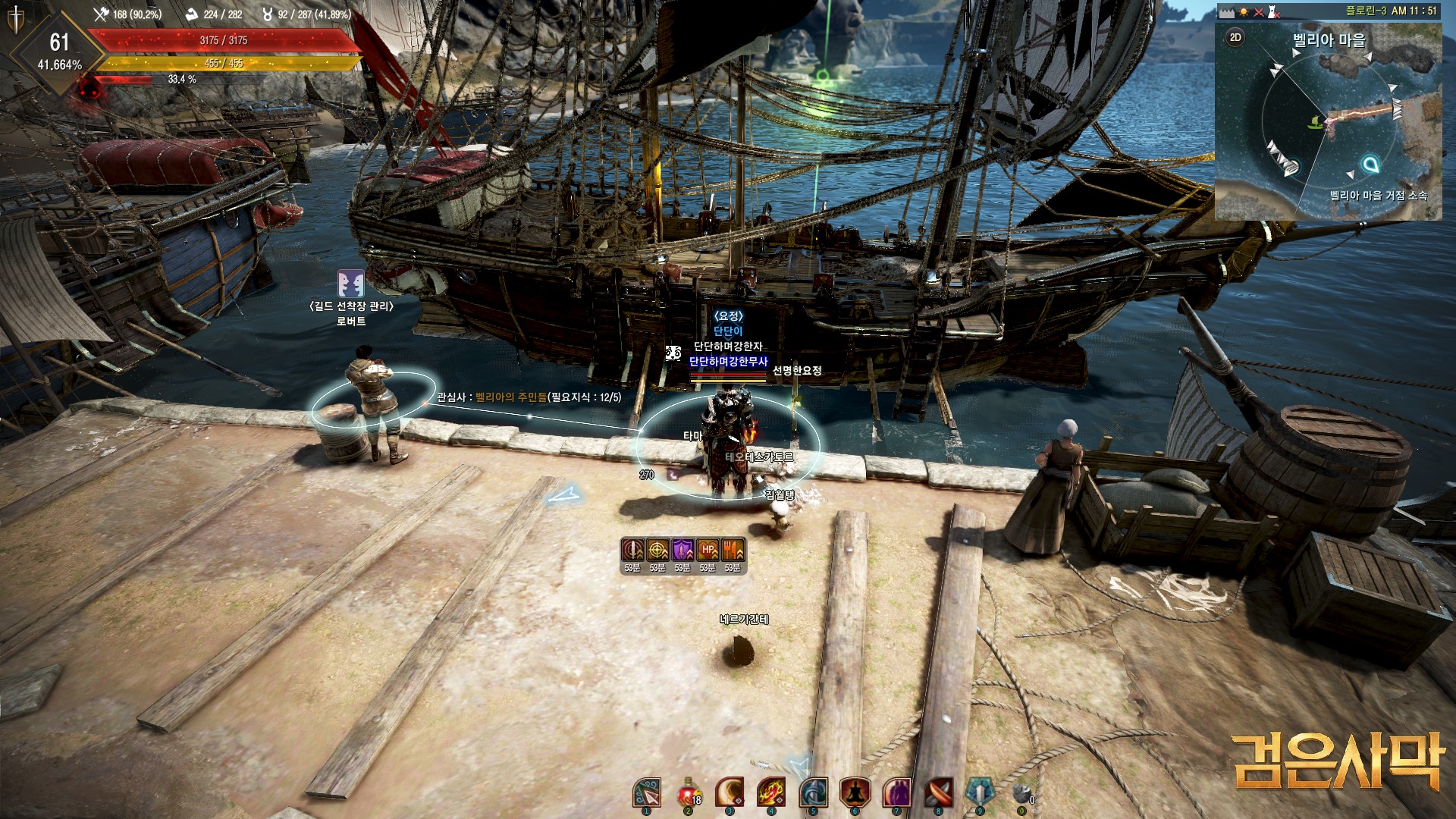Image resolution: width=1456 pixels, height=819 pixels.
Task: Click the blue pentagon up-arrow skill in slot 9
Action: tap(980, 792)
